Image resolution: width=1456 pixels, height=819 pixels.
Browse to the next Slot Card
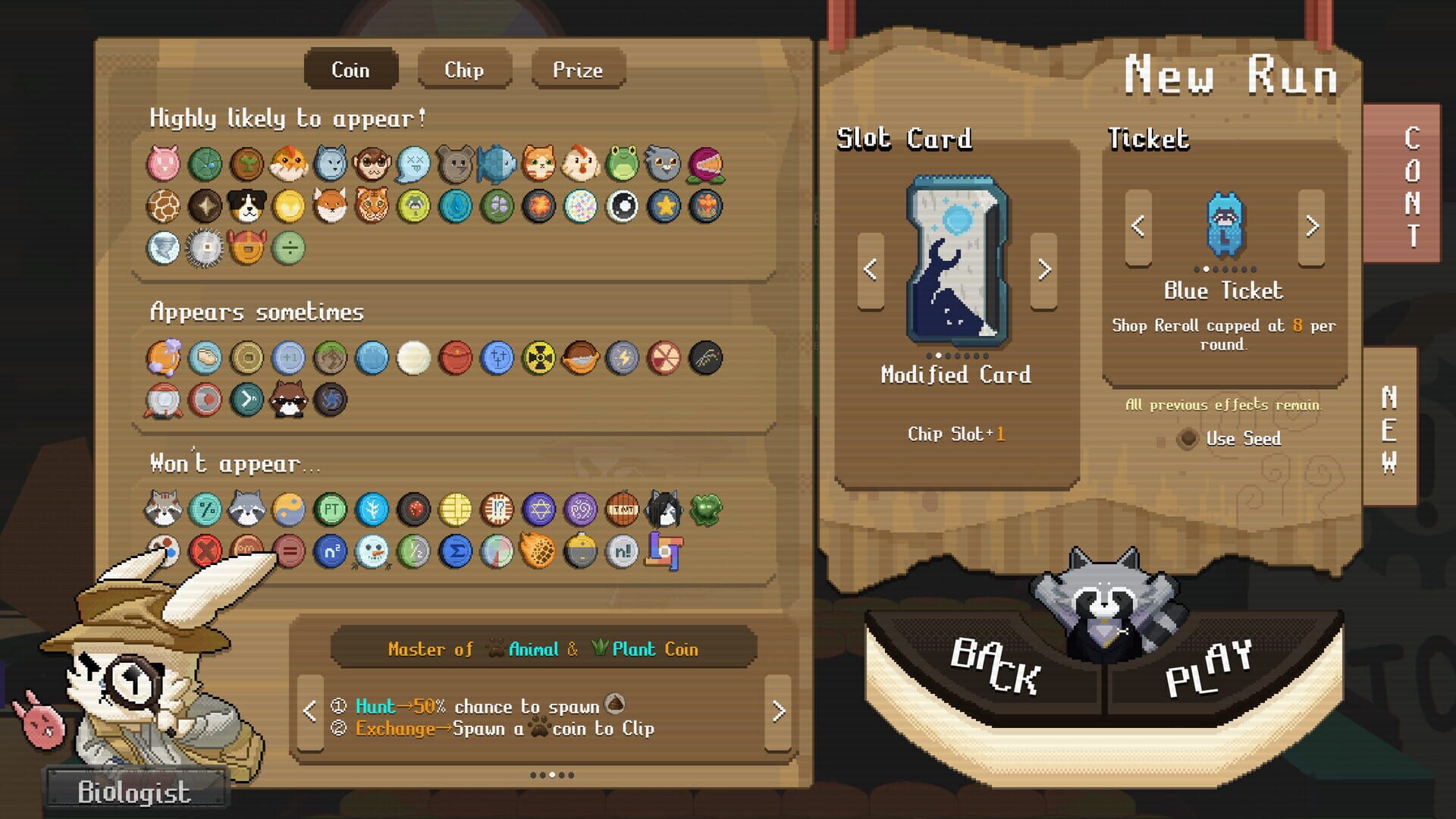pyautogui.click(x=1046, y=268)
